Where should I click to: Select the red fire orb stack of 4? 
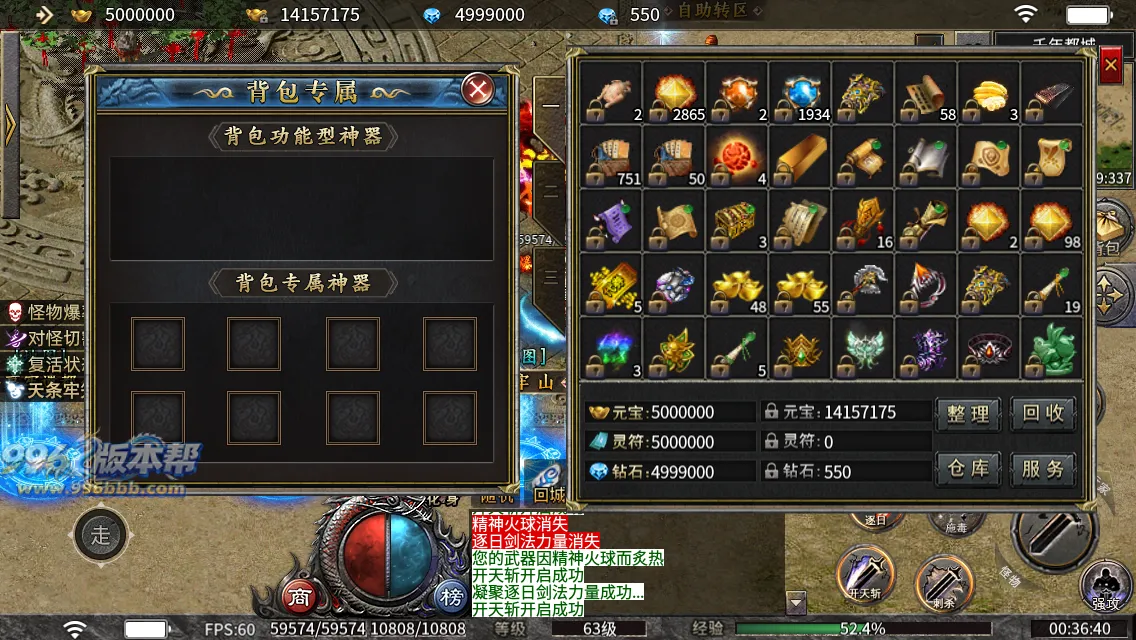tap(737, 157)
